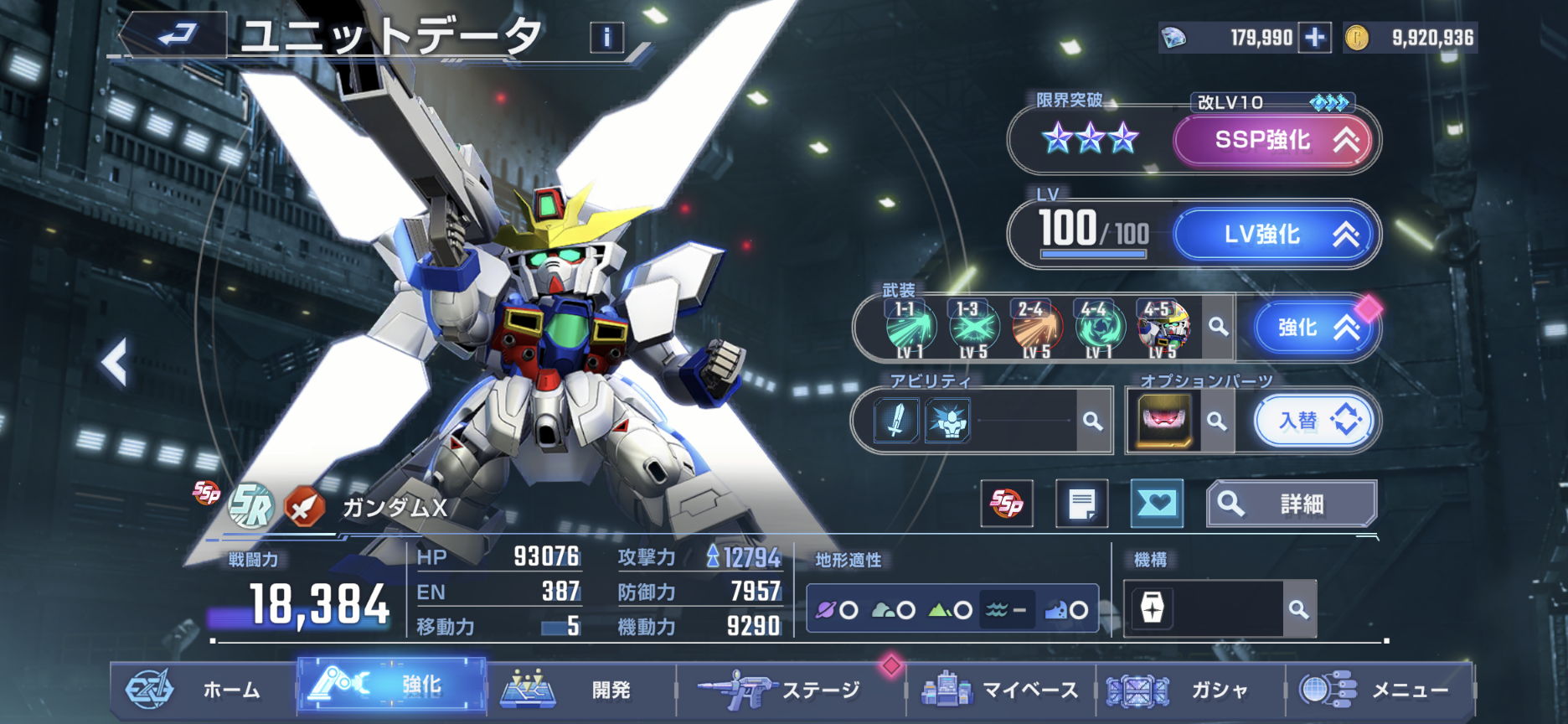Show previous unit with left arrow
Screen dimensions: 1568x724
pyautogui.click(x=115, y=362)
